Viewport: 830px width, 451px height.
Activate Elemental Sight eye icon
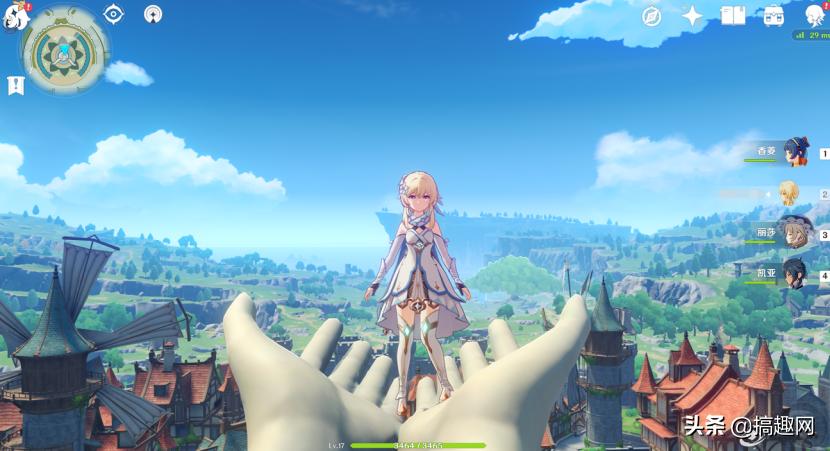pos(113,14)
